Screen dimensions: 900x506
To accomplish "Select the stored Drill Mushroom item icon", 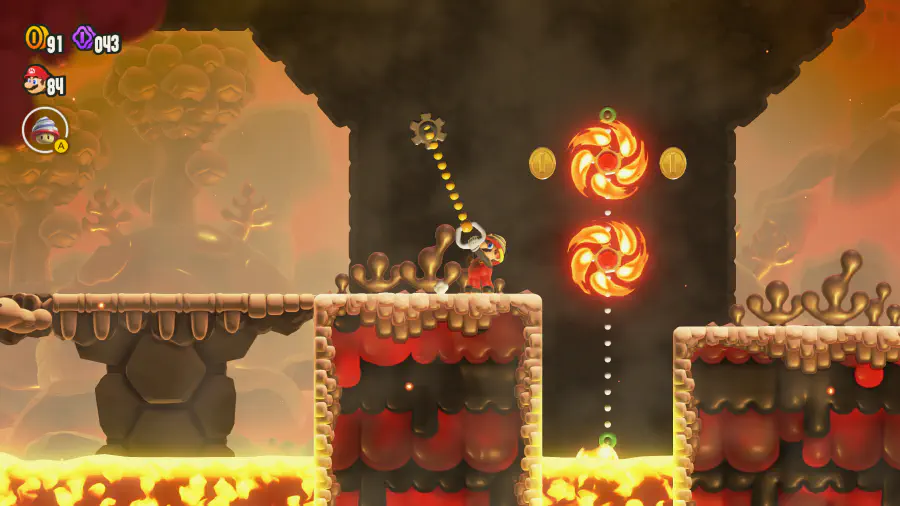I will point(44,129).
